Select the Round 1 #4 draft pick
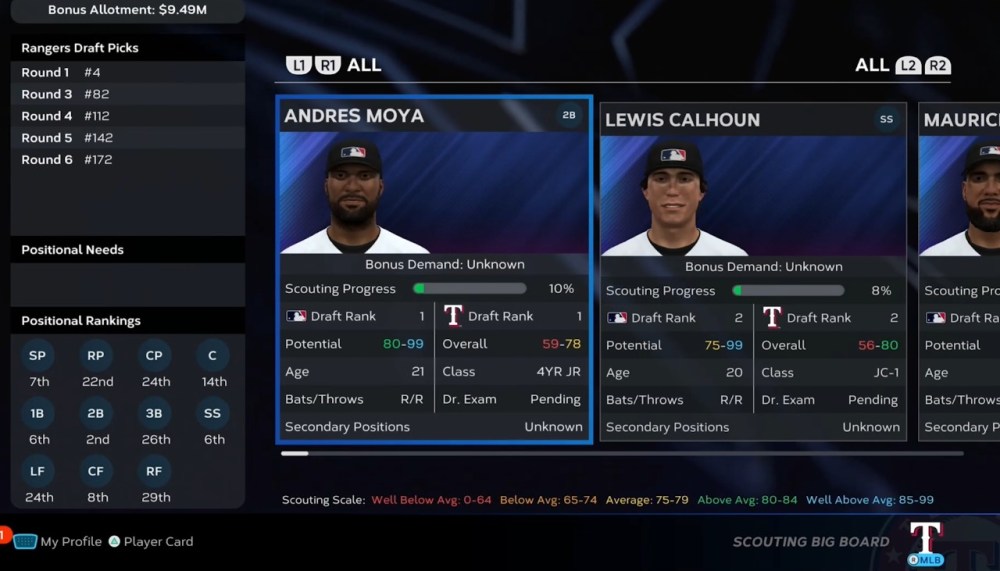Image resolution: width=1000 pixels, height=571 pixels. [127, 72]
